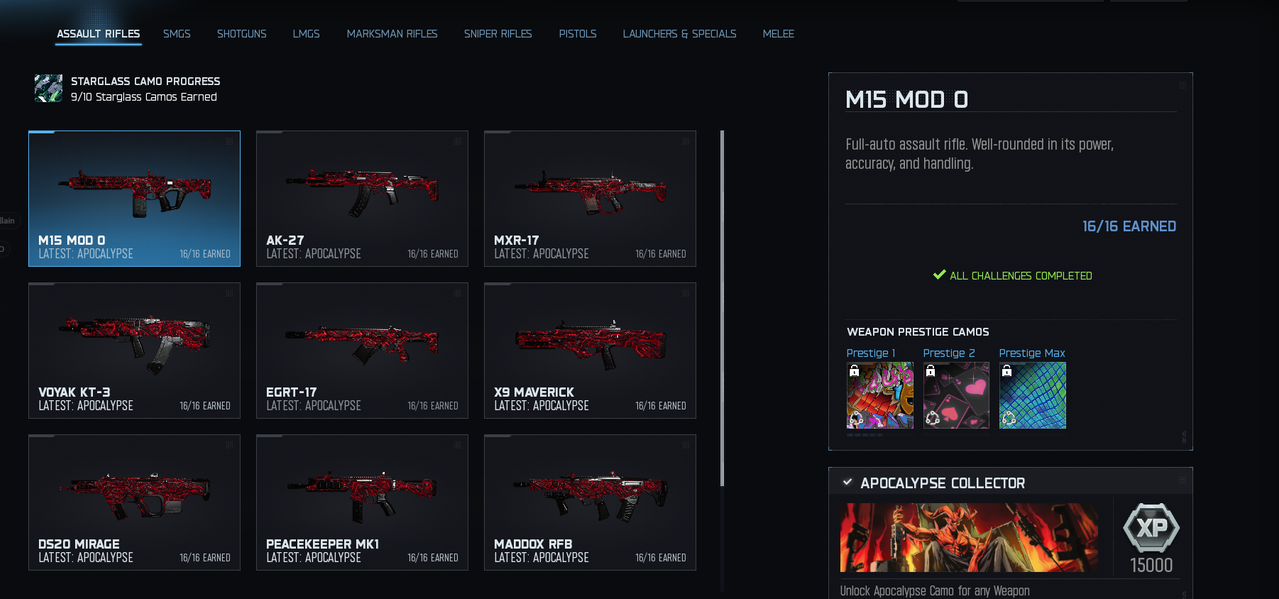
Task: Select the M15 MOD 0 weapon tile
Action: click(134, 198)
